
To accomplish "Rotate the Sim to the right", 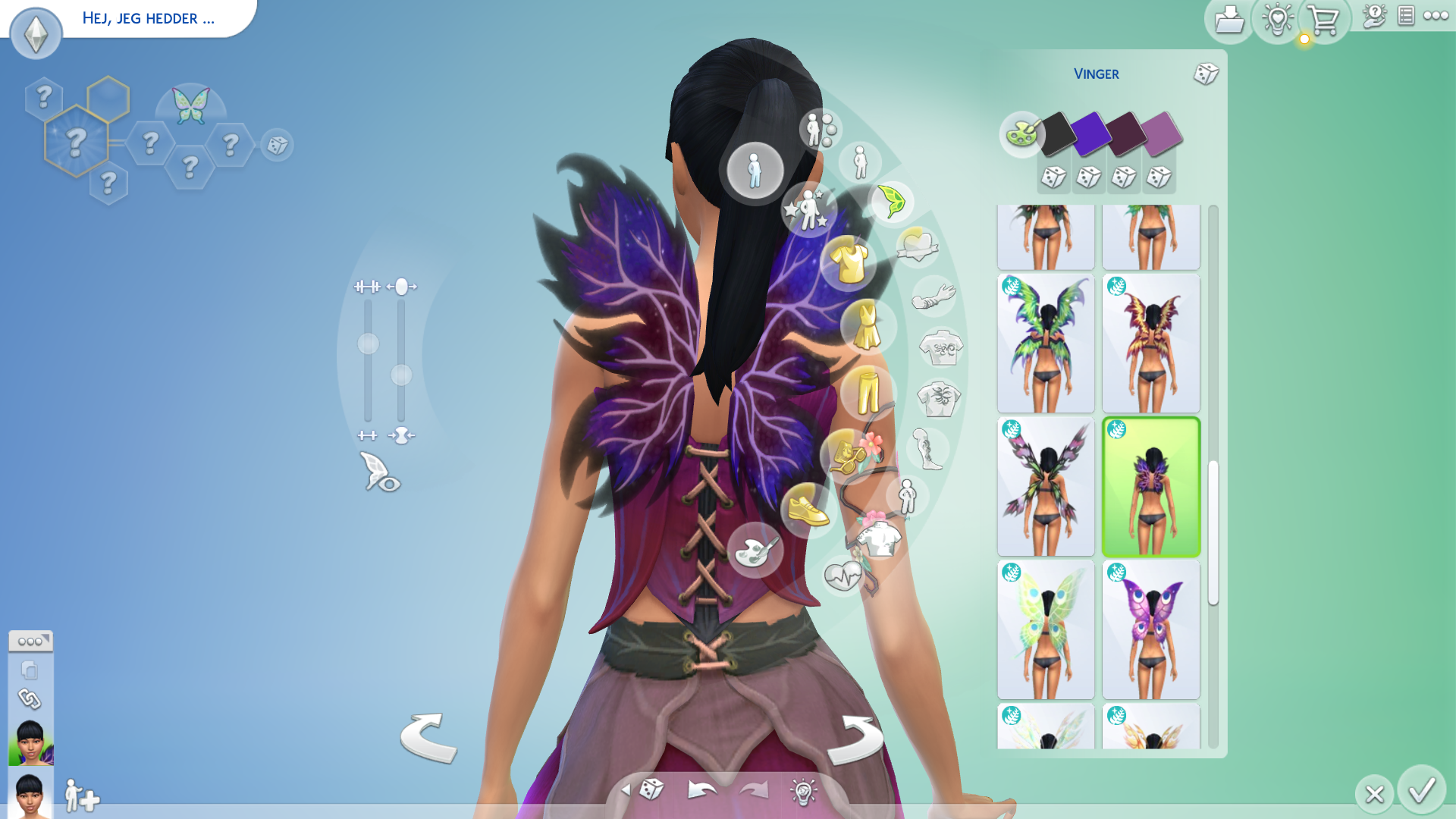I will (x=855, y=739).
